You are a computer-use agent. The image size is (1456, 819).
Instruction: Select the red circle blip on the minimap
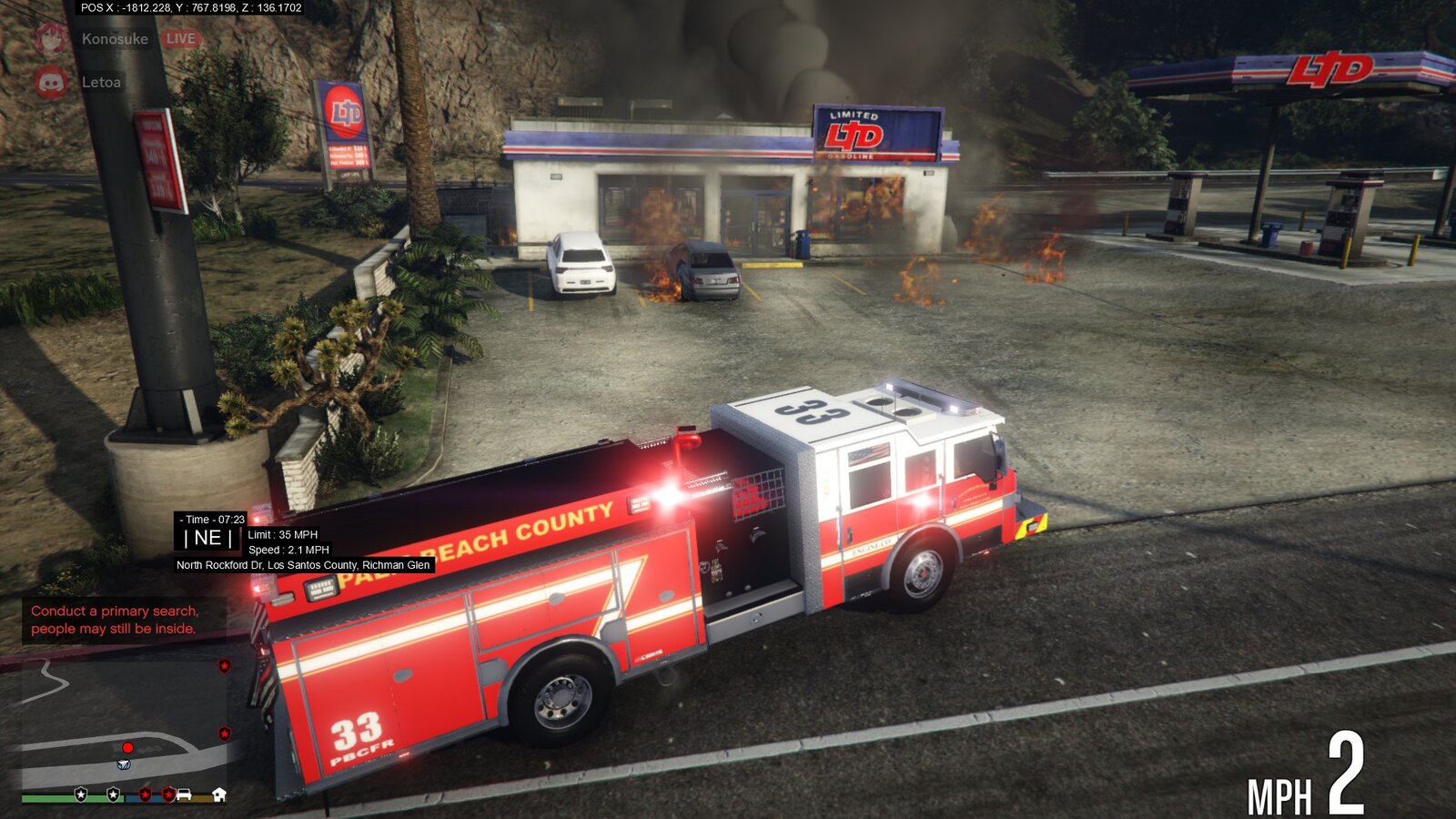tap(127, 748)
